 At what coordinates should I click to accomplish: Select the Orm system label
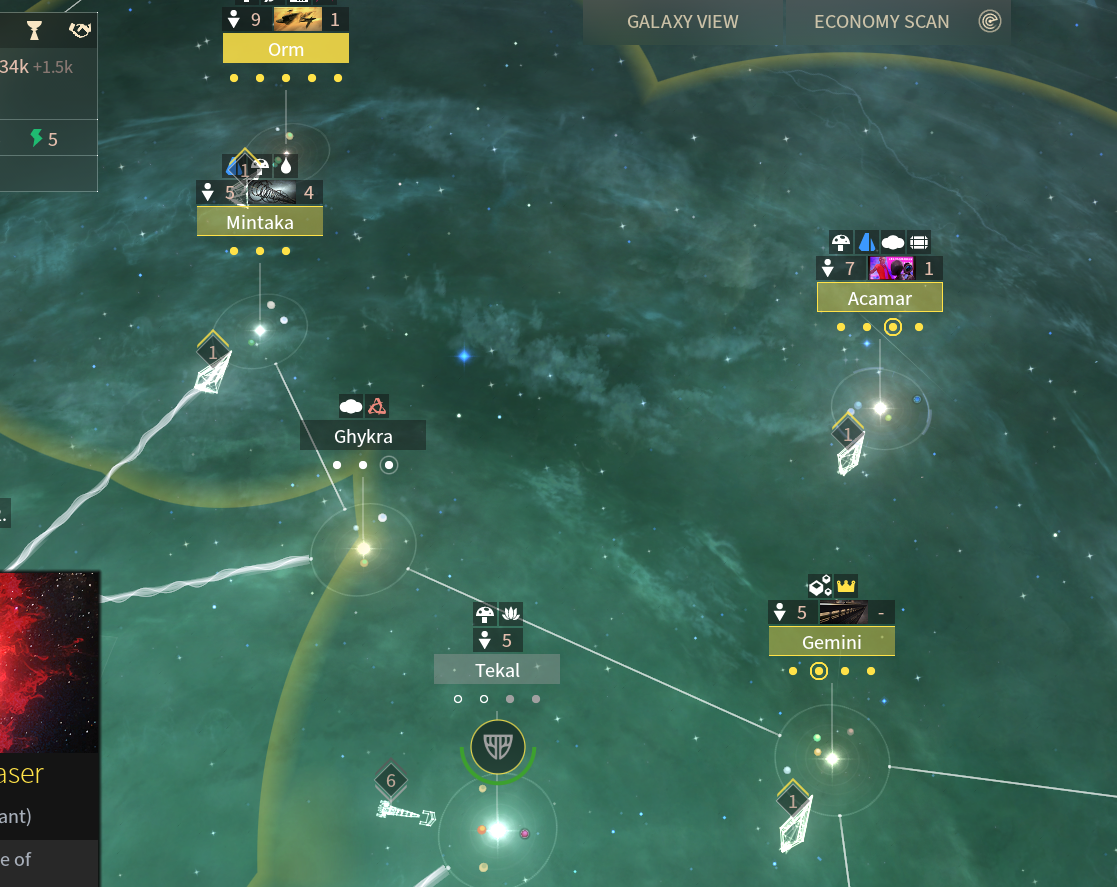click(x=286, y=49)
